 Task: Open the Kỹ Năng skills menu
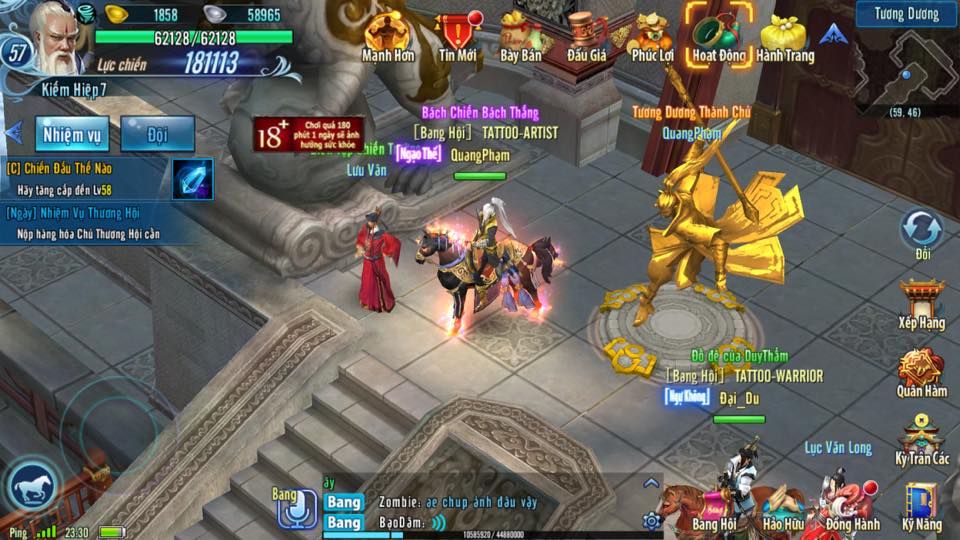922,506
